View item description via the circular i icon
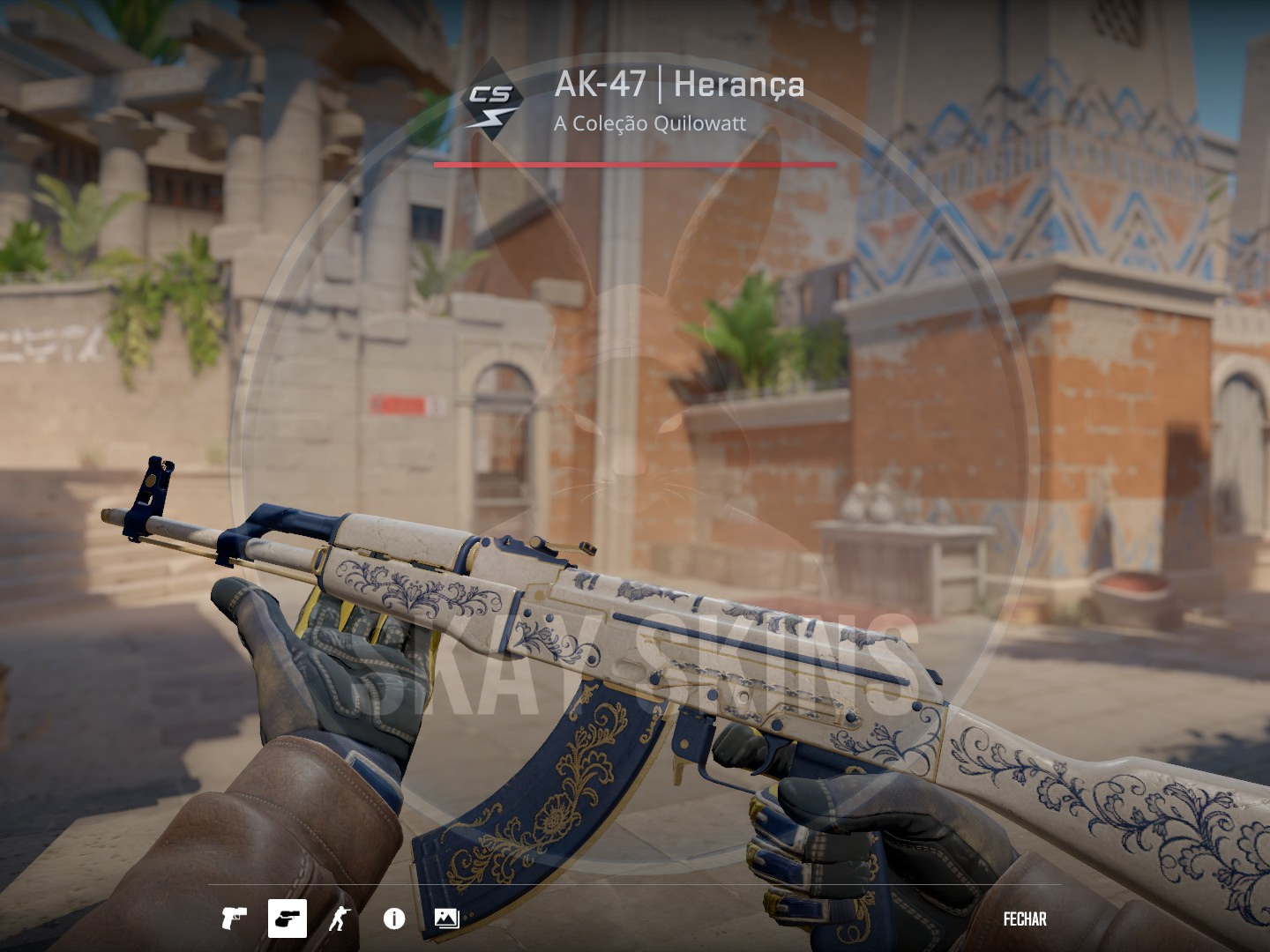Image resolution: width=1270 pixels, height=952 pixels. (392, 920)
